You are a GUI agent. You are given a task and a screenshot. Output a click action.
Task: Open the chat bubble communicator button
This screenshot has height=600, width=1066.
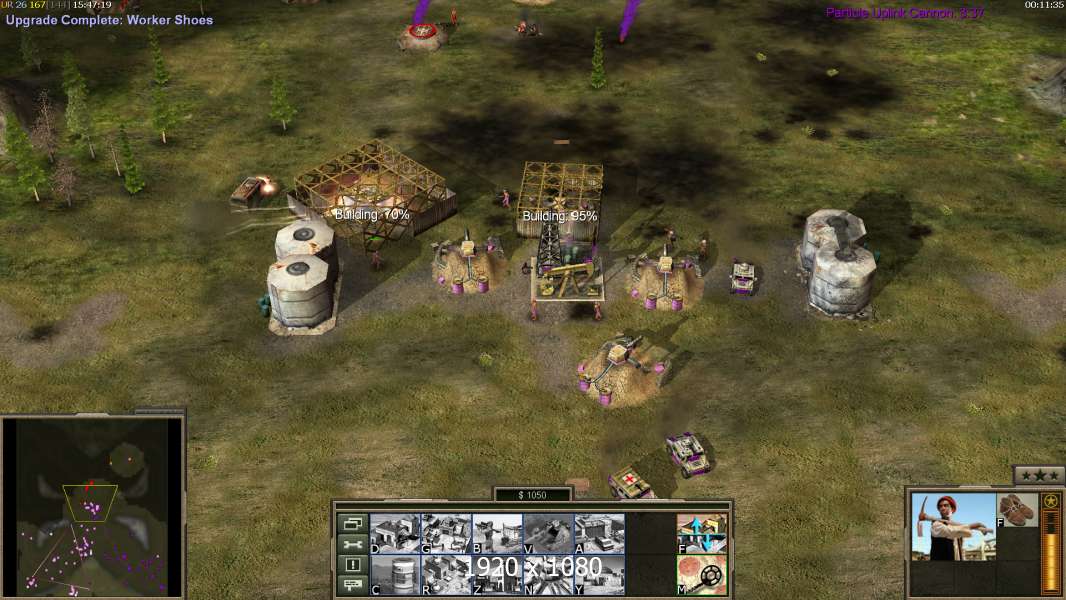point(352,586)
